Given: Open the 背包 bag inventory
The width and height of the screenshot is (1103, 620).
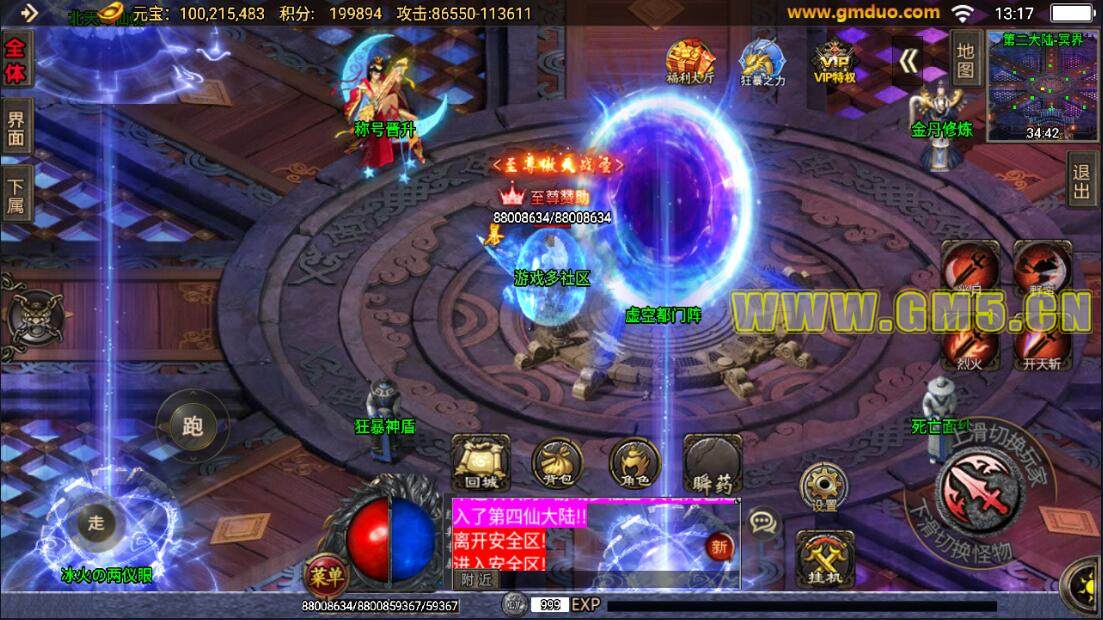Looking at the screenshot, I should click(557, 465).
